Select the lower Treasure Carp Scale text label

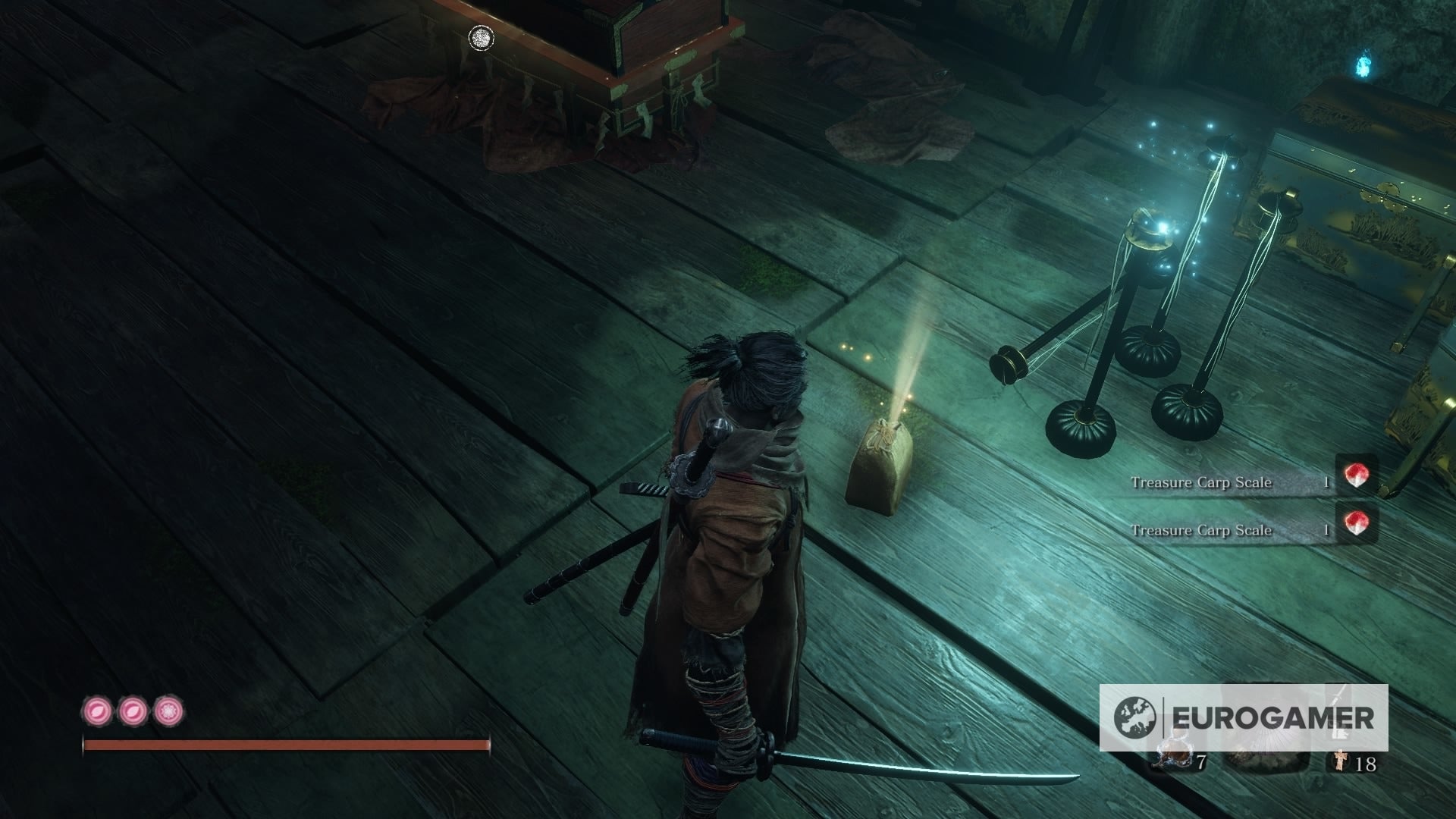pos(1200,531)
